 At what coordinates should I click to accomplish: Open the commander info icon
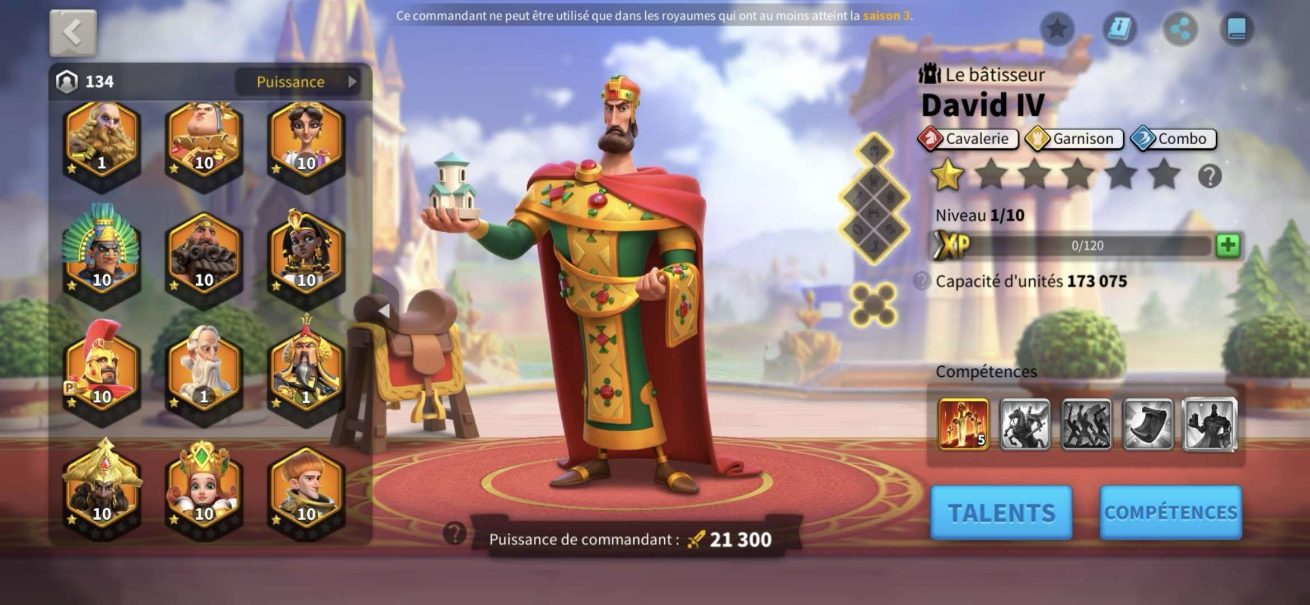click(1120, 28)
